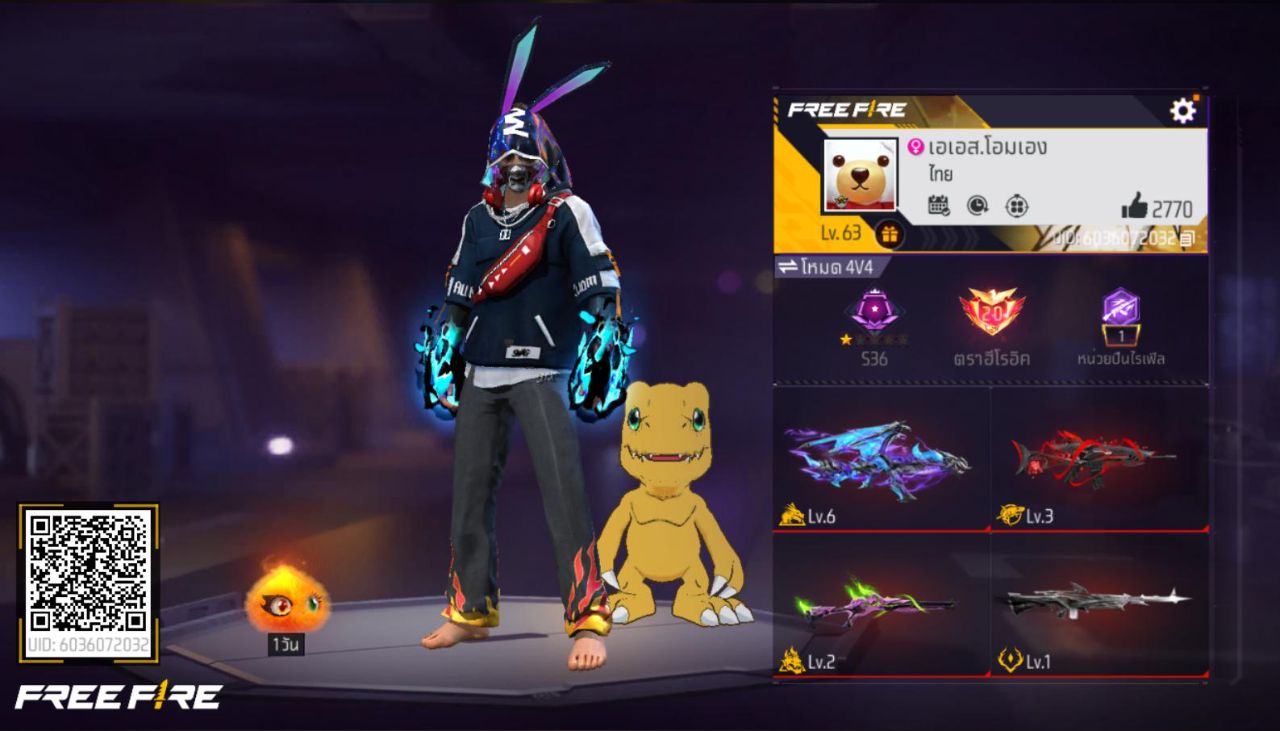1280x731 pixels.
Task: Click the female gender symbol beside the name
Action: [x=917, y=147]
